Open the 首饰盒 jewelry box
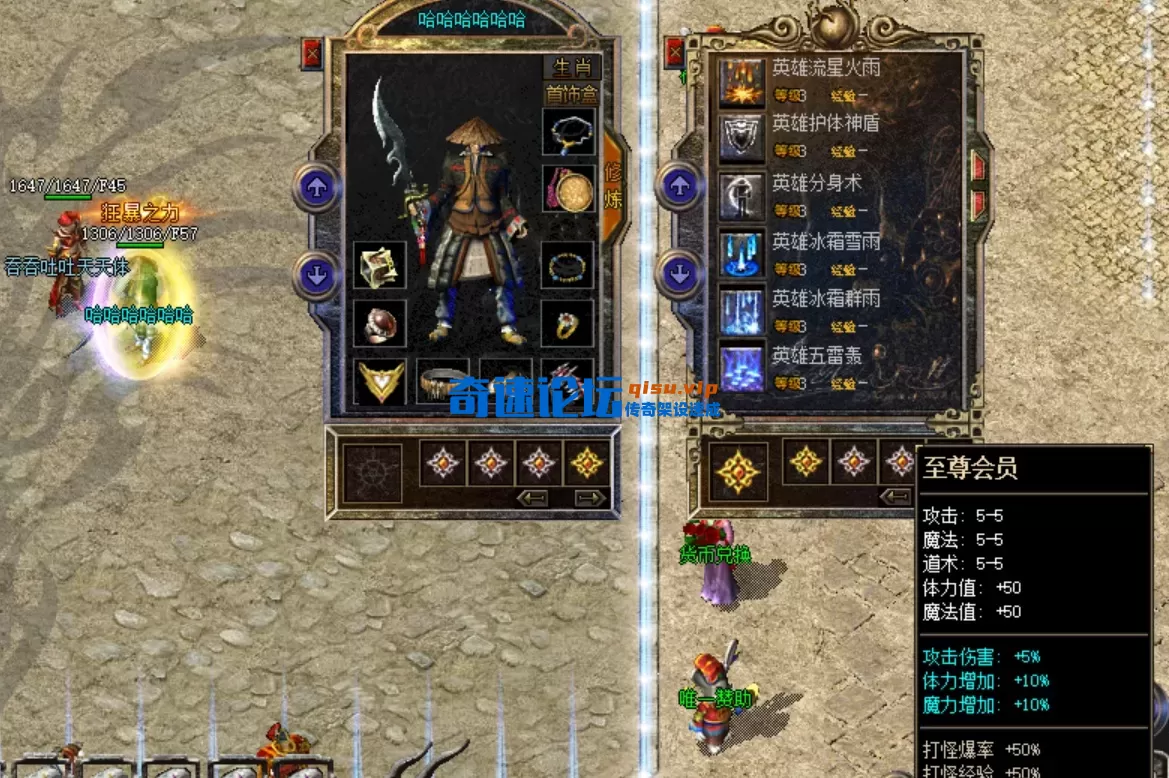 (x=571, y=95)
